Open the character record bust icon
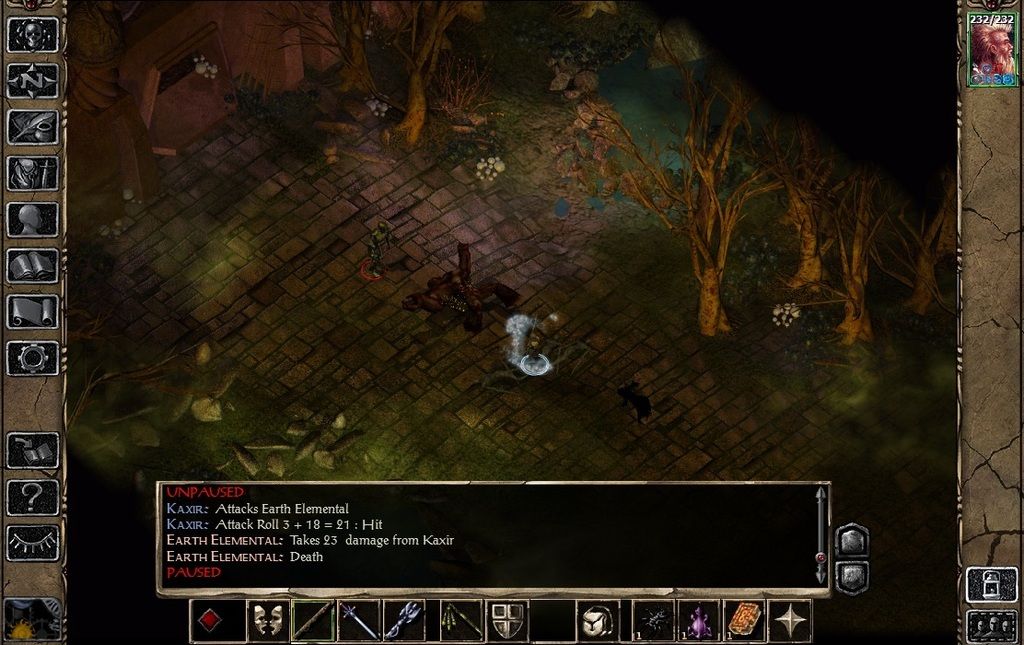 click(32, 219)
